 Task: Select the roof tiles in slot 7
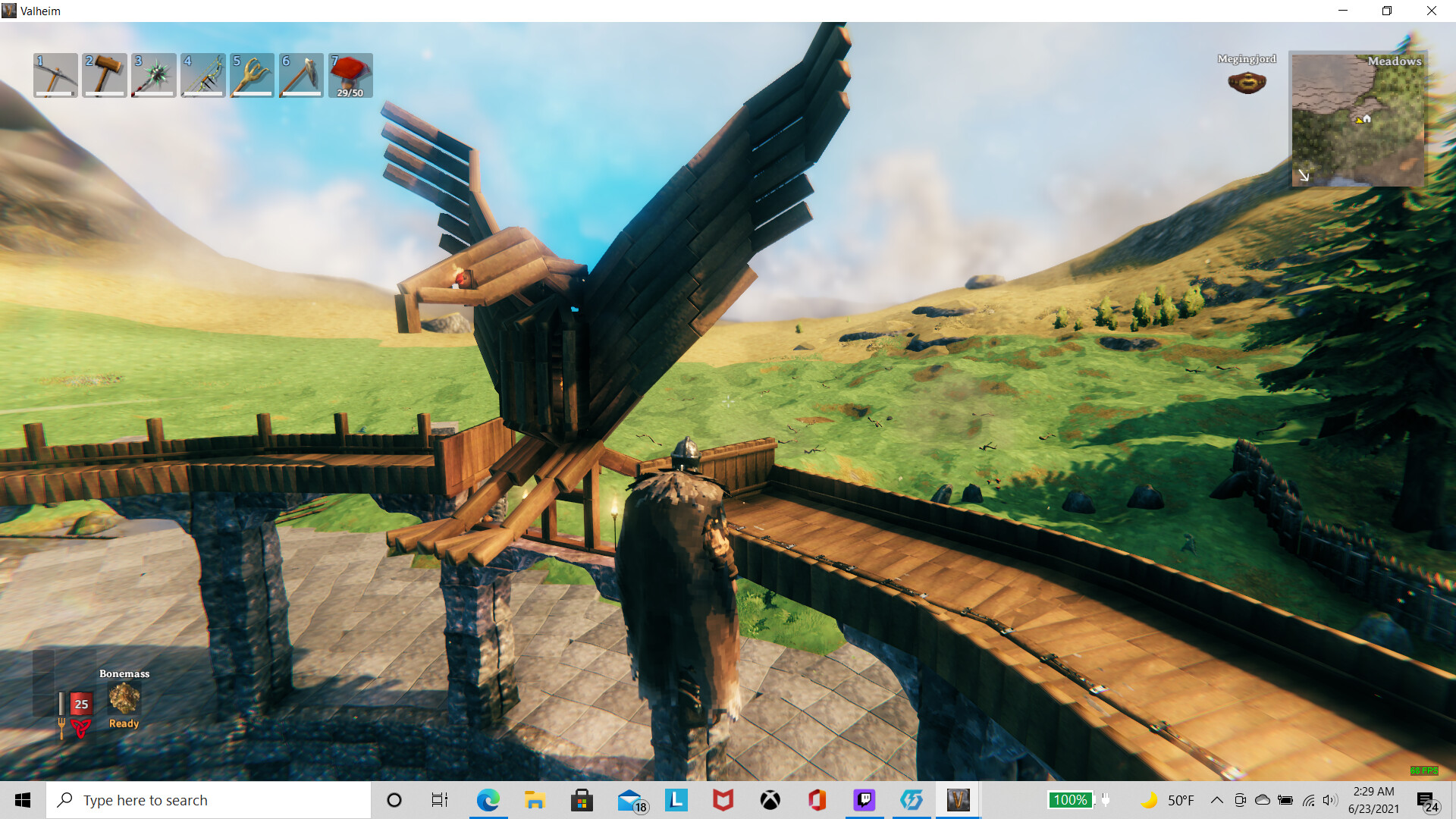pos(350,75)
